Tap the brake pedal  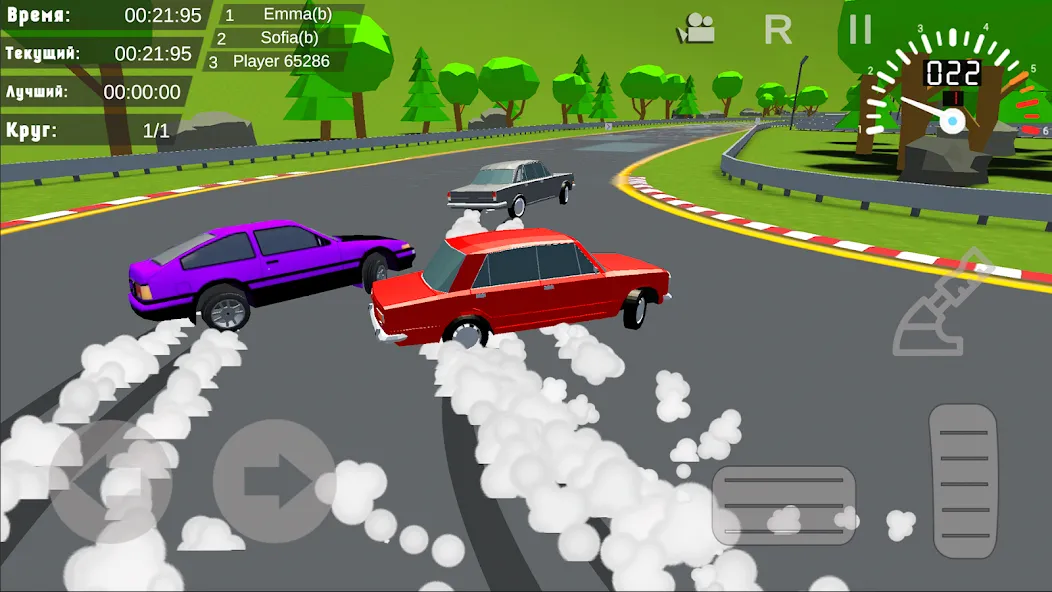[783, 504]
